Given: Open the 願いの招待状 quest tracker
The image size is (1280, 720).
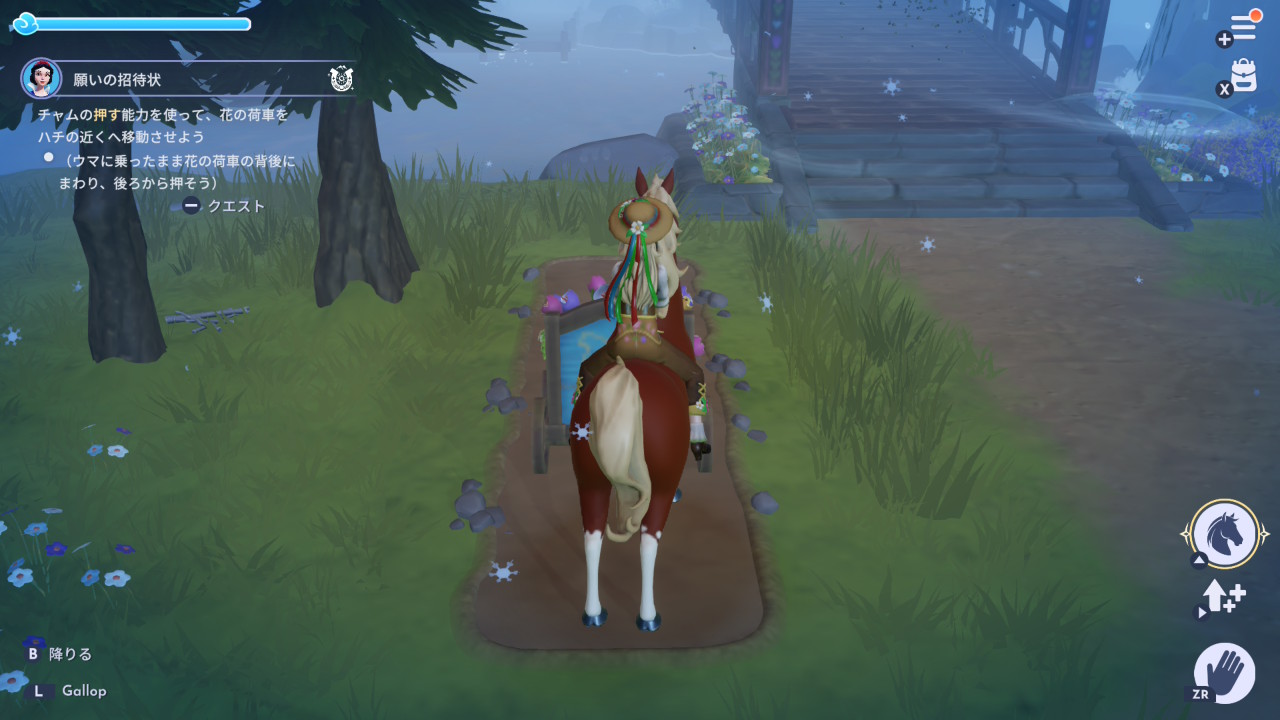Looking at the screenshot, I should click(117, 79).
